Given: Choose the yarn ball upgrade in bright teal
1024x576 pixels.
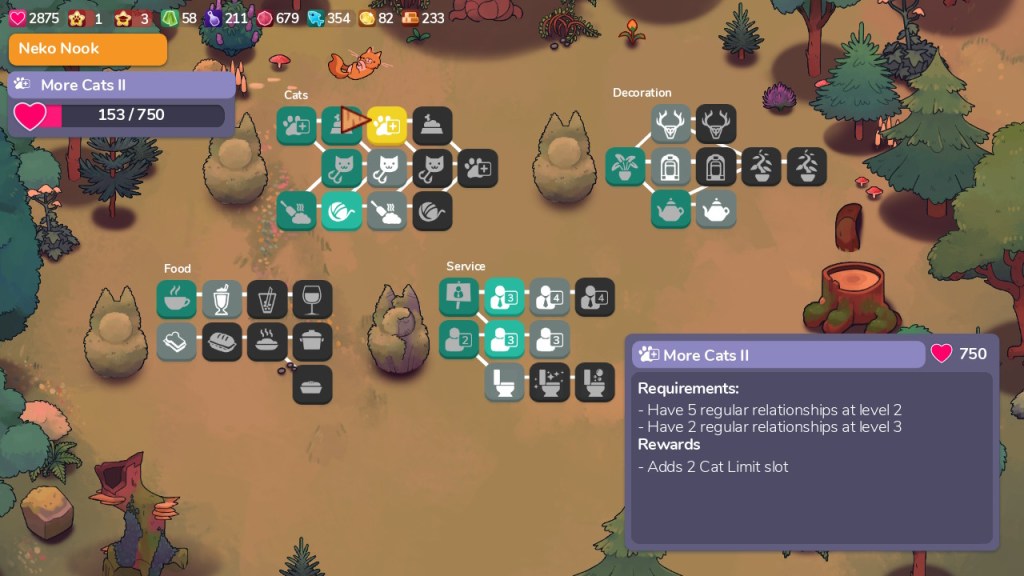Looking at the screenshot, I should click(342, 210).
